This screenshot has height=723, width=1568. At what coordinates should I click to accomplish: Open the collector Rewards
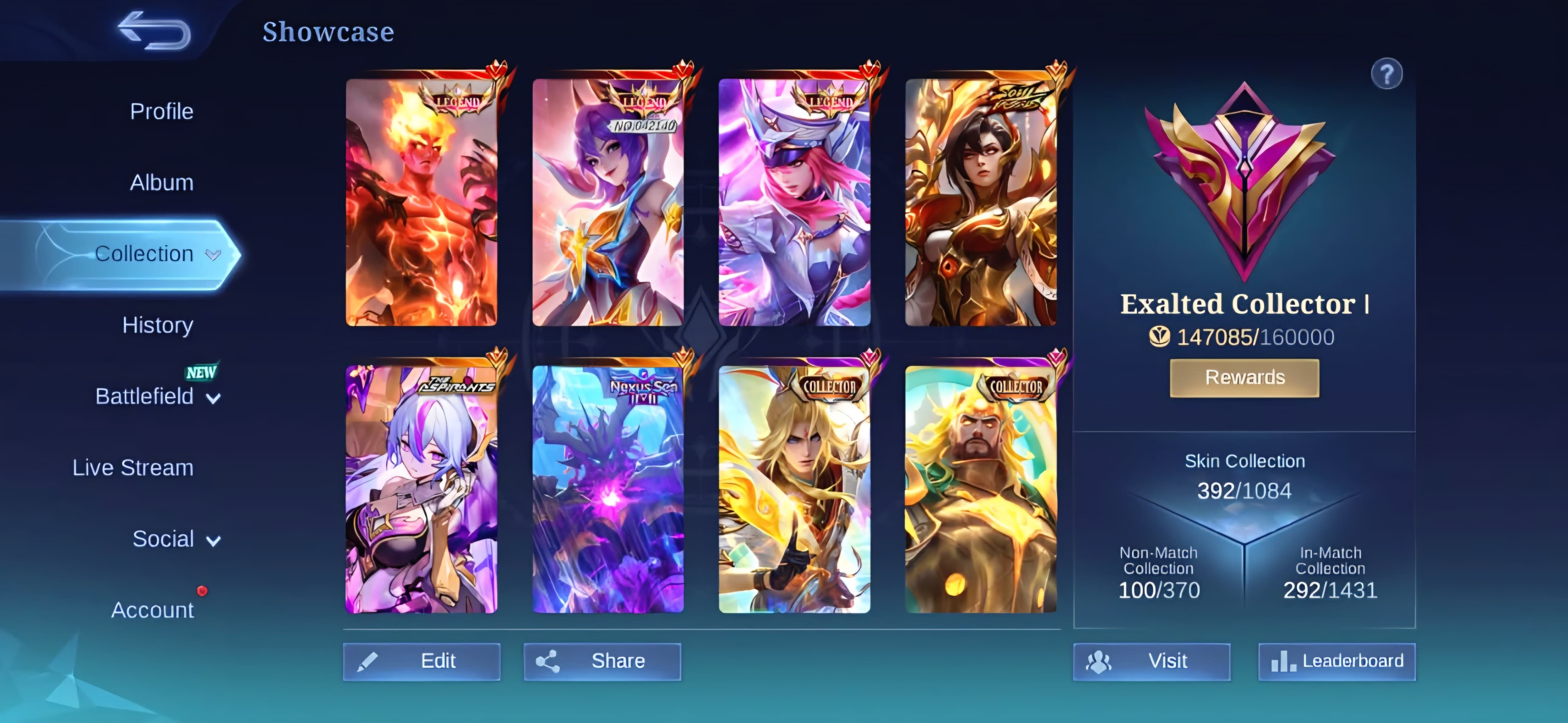[x=1244, y=378]
